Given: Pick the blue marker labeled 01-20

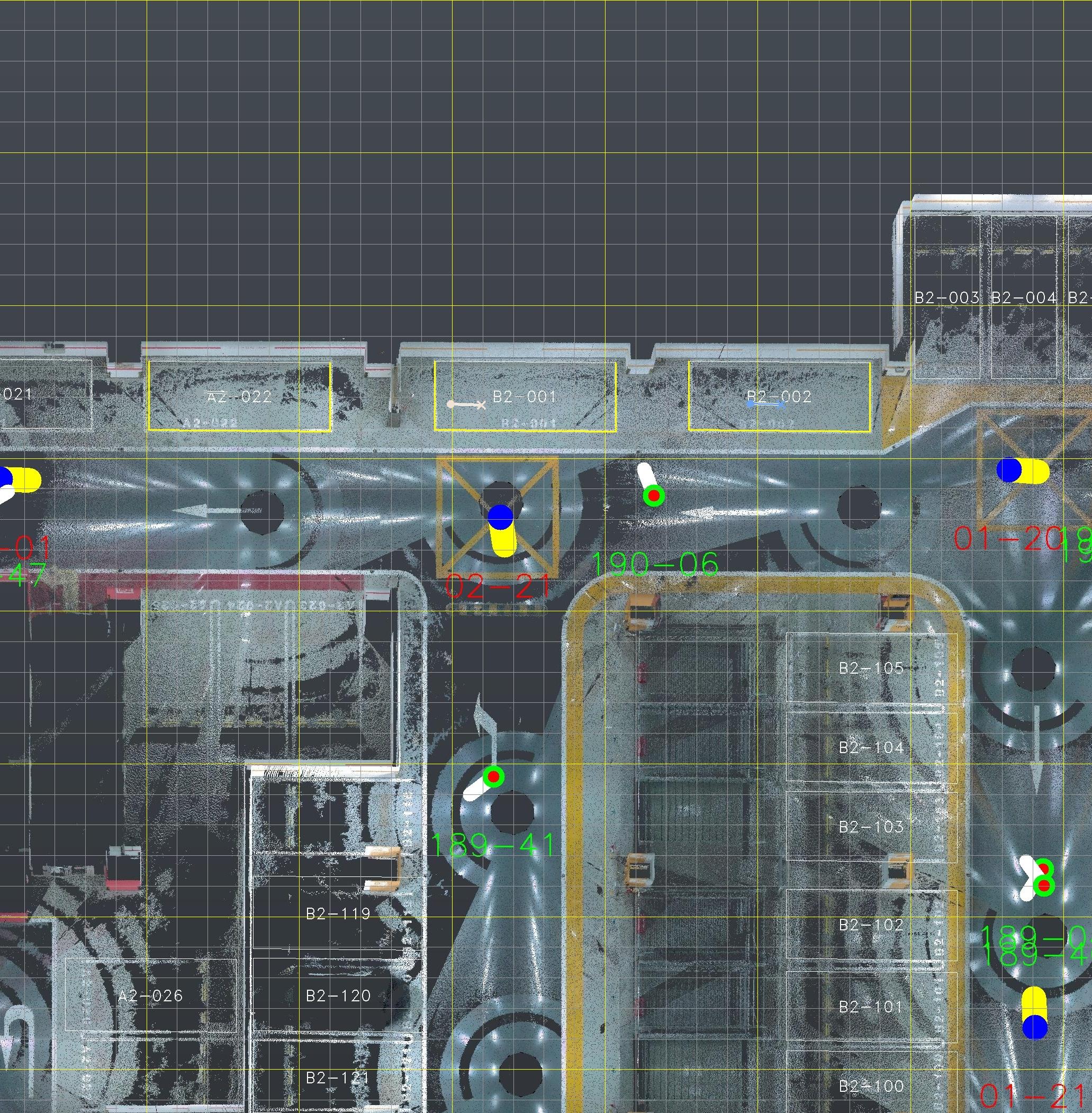Looking at the screenshot, I should 1008,470.
